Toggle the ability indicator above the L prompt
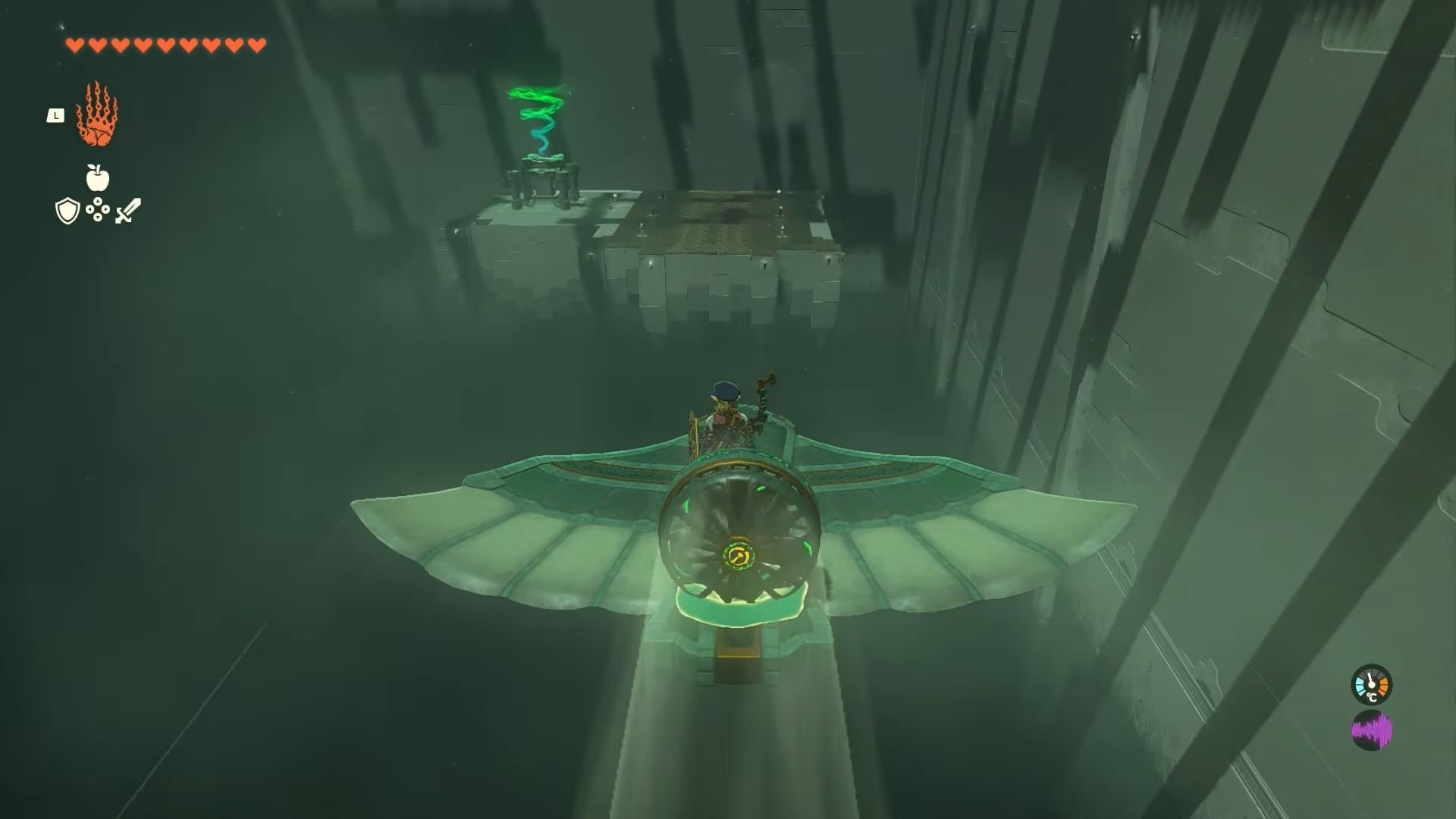The height and width of the screenshot is (819, 1456). [97, 115]
